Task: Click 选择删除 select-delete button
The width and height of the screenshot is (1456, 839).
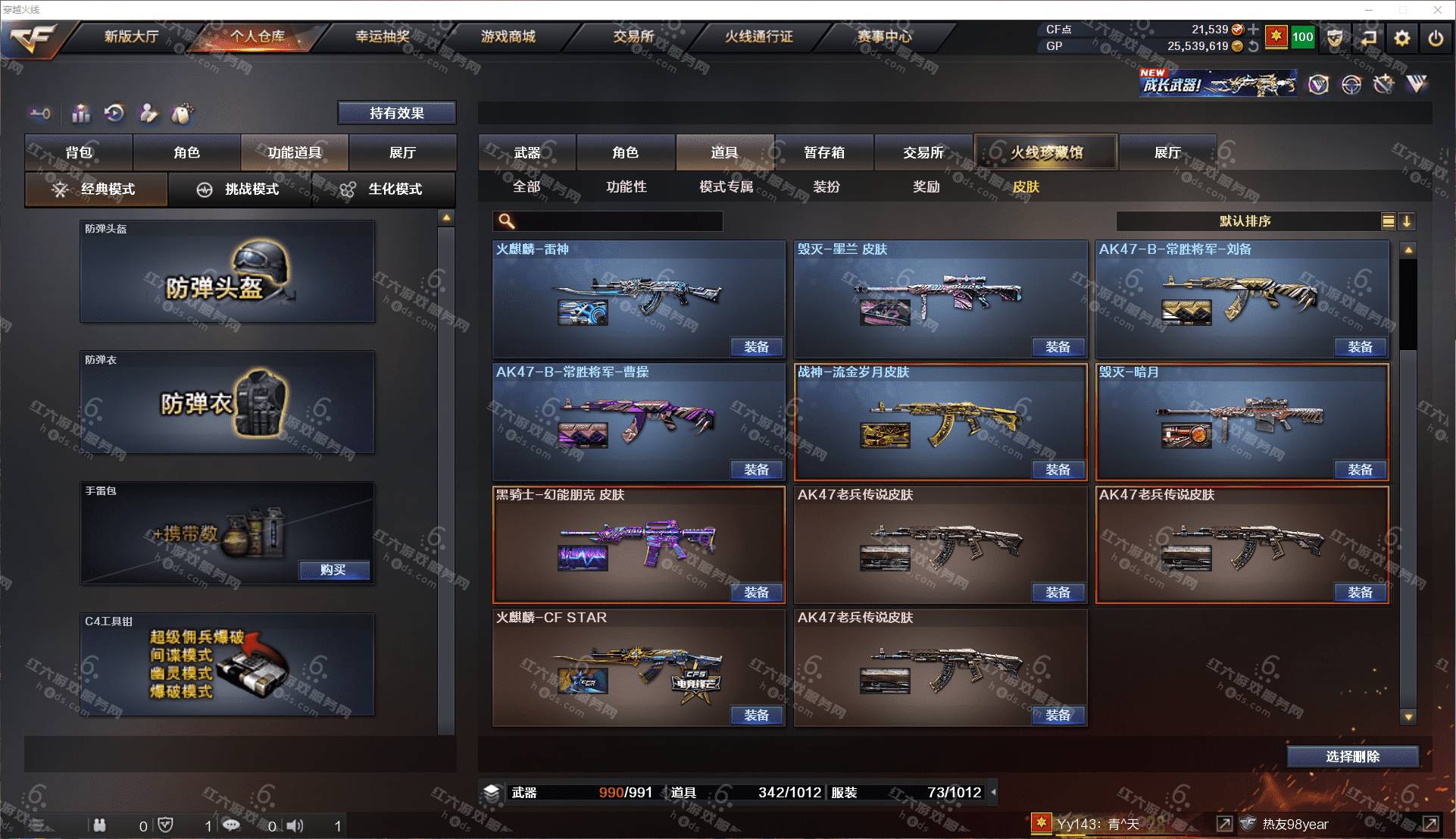Action: click(x=1352, y=756)
